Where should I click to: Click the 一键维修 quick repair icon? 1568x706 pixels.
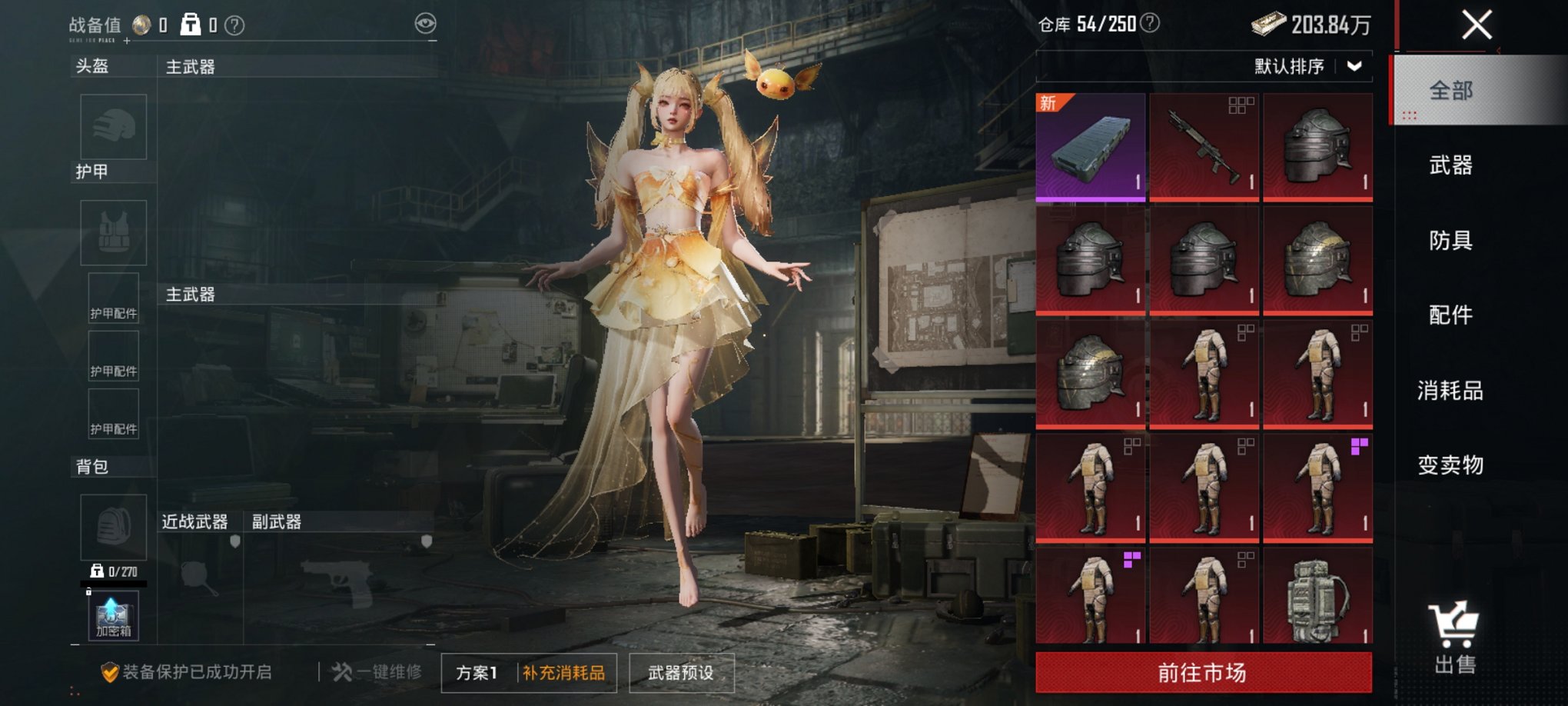click(342, 671)
